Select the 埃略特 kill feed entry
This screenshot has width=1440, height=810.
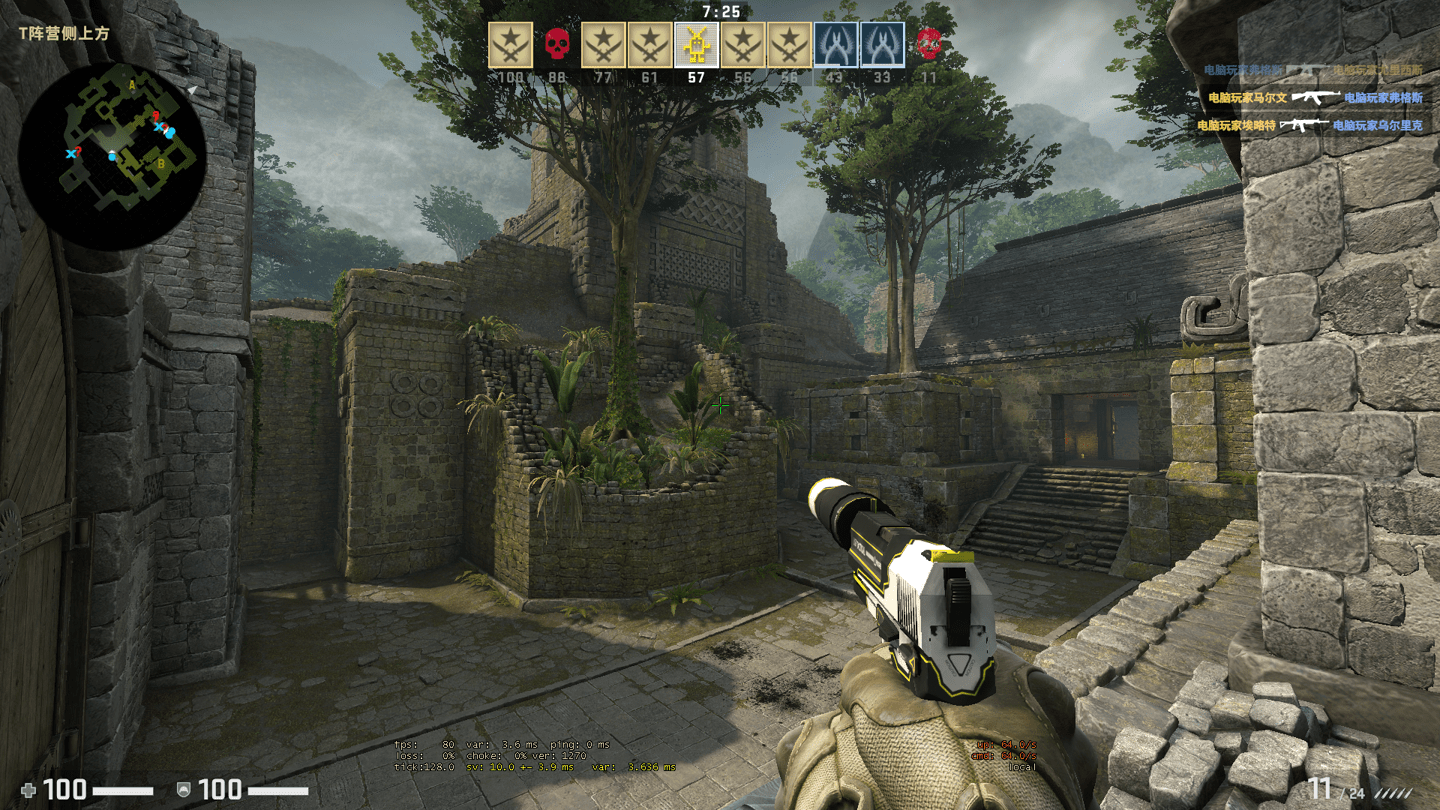[1310, 126]
